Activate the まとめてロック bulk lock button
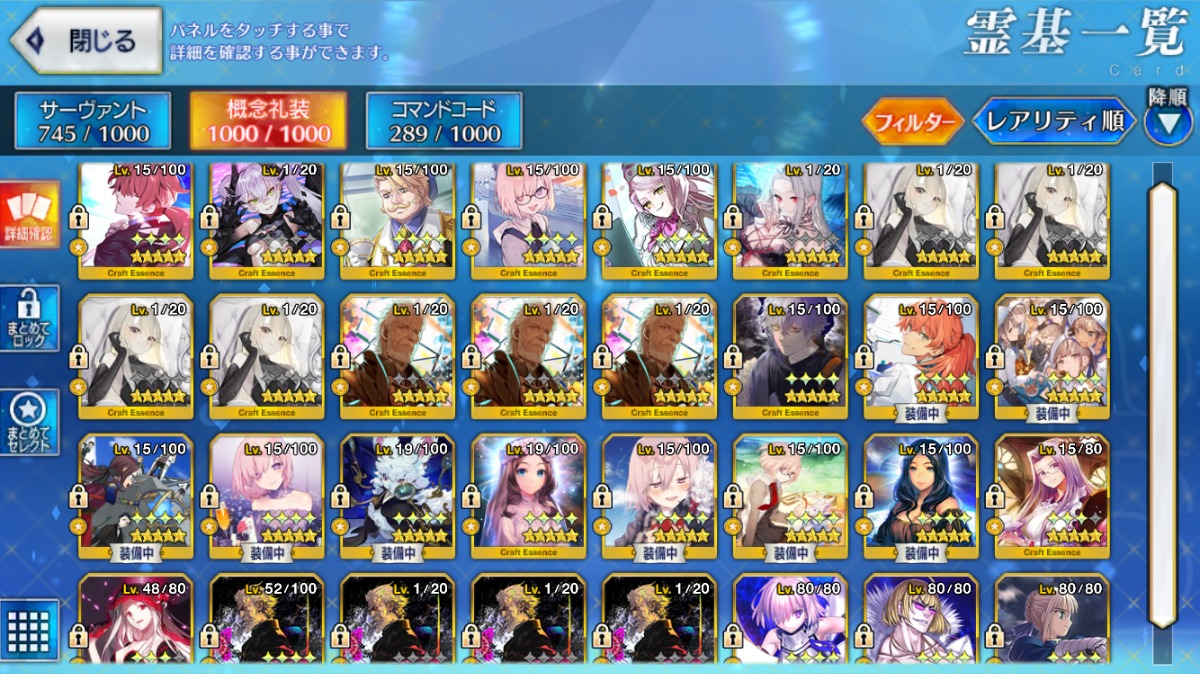The width and height of the screenshot is (1200, 674). point(29,318)
